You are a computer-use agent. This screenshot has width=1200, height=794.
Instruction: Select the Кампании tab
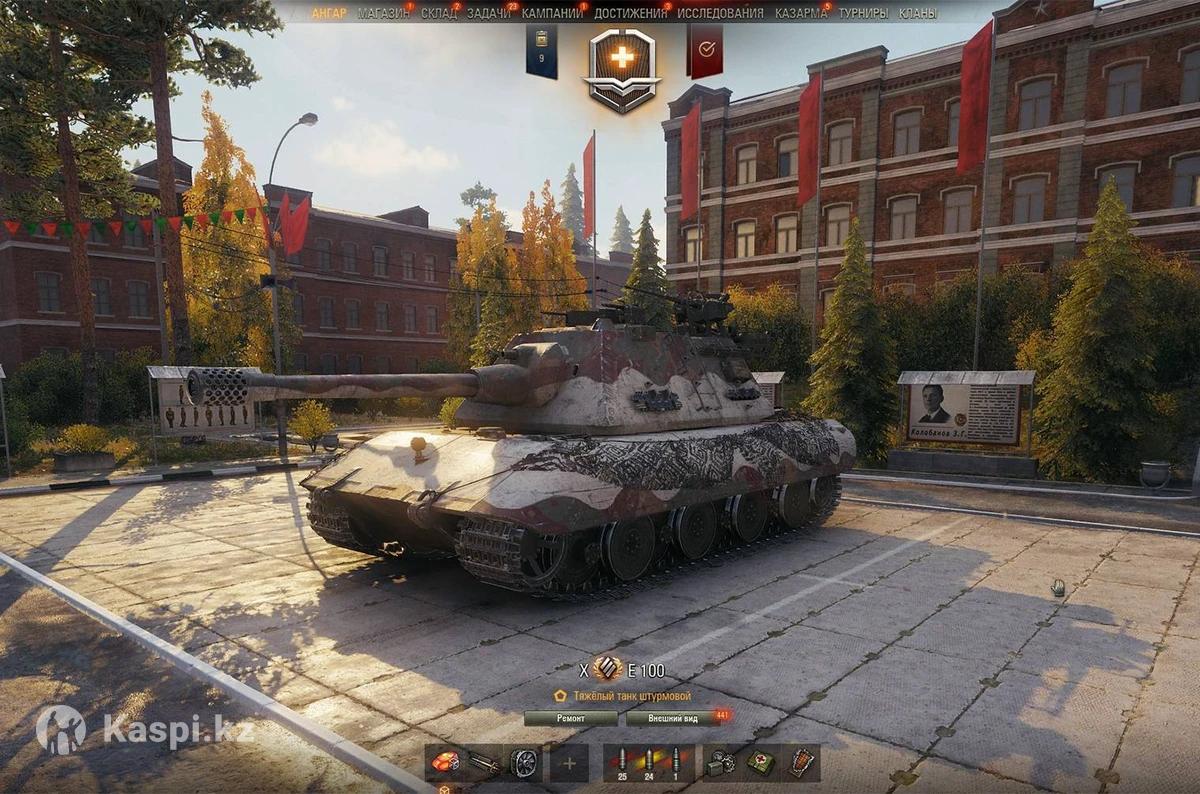(x=552, y=13)
